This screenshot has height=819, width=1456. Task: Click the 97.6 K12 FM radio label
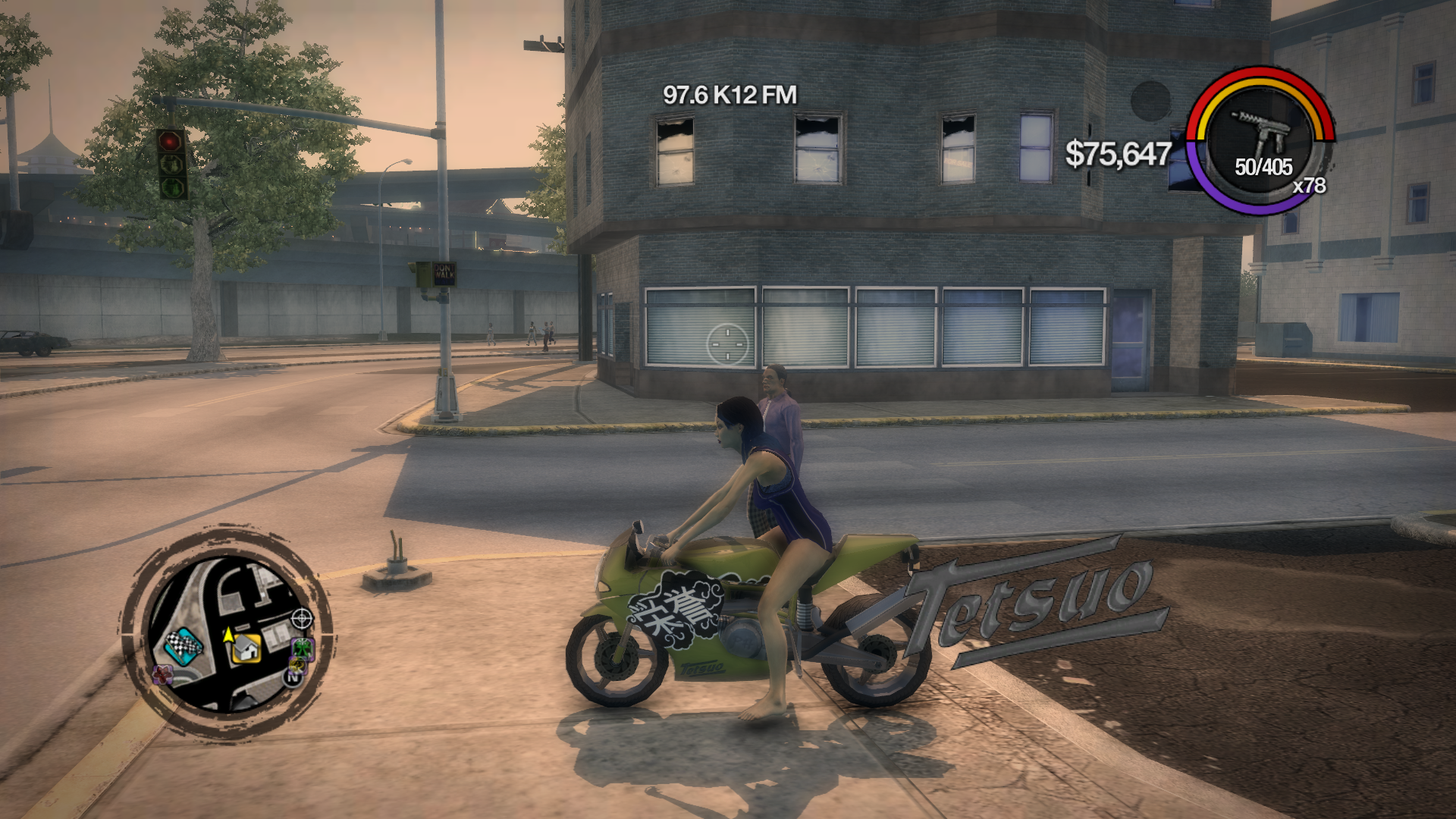[x=730, y=95]
